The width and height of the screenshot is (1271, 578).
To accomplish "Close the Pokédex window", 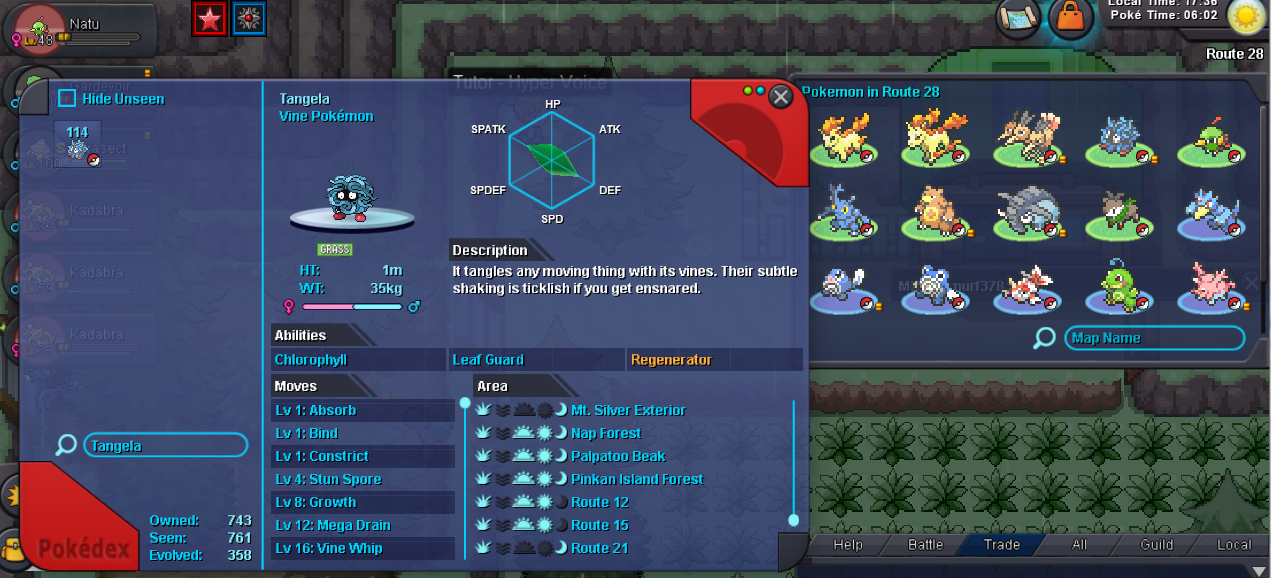I will point(781,96).
